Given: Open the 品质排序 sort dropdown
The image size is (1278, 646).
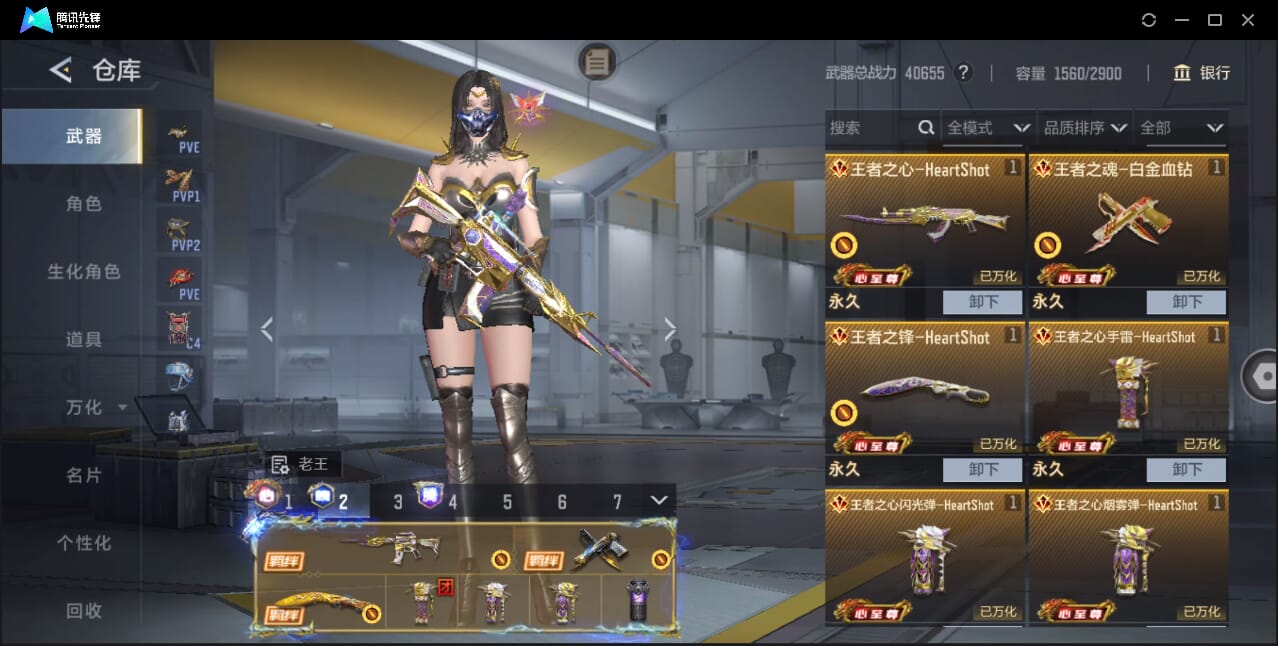Looking at the screenshot, I should (1084, 128).
